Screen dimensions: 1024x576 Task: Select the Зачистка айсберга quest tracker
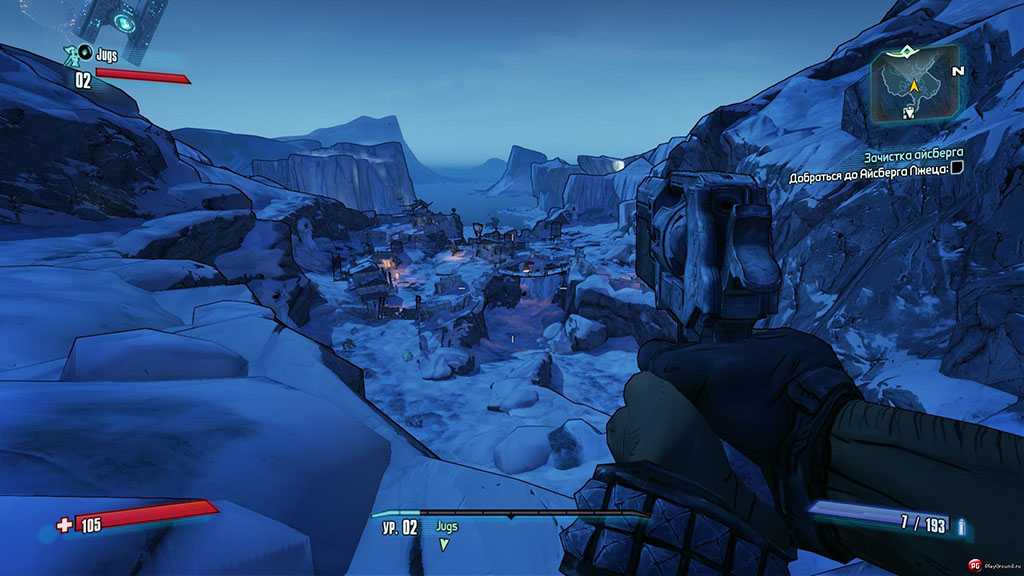point(908,157)
